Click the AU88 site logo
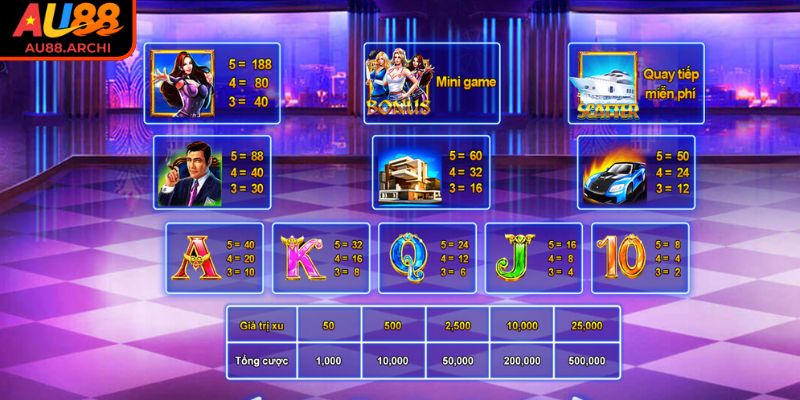The height and width of the screenshot is (400, 800). [x=68, y=30]
